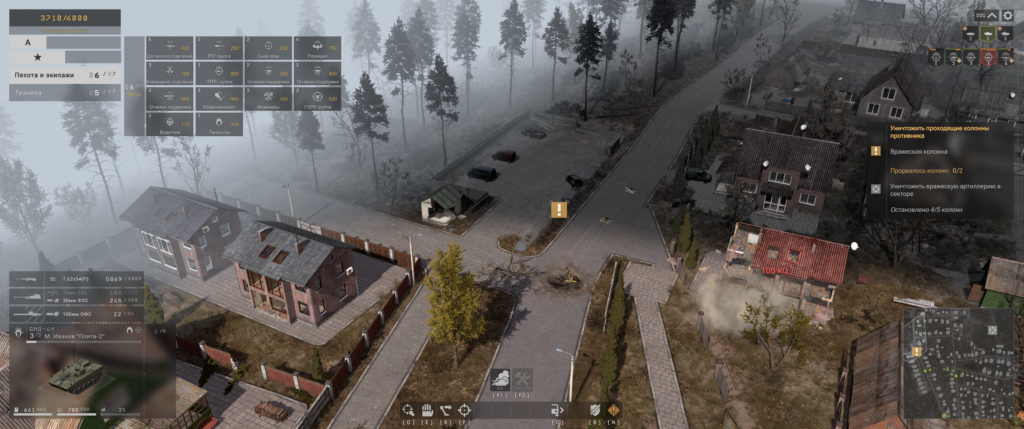Select the 100мм ОФС weapon row
The image size is (1024, 429).
(x=76, y=314)
